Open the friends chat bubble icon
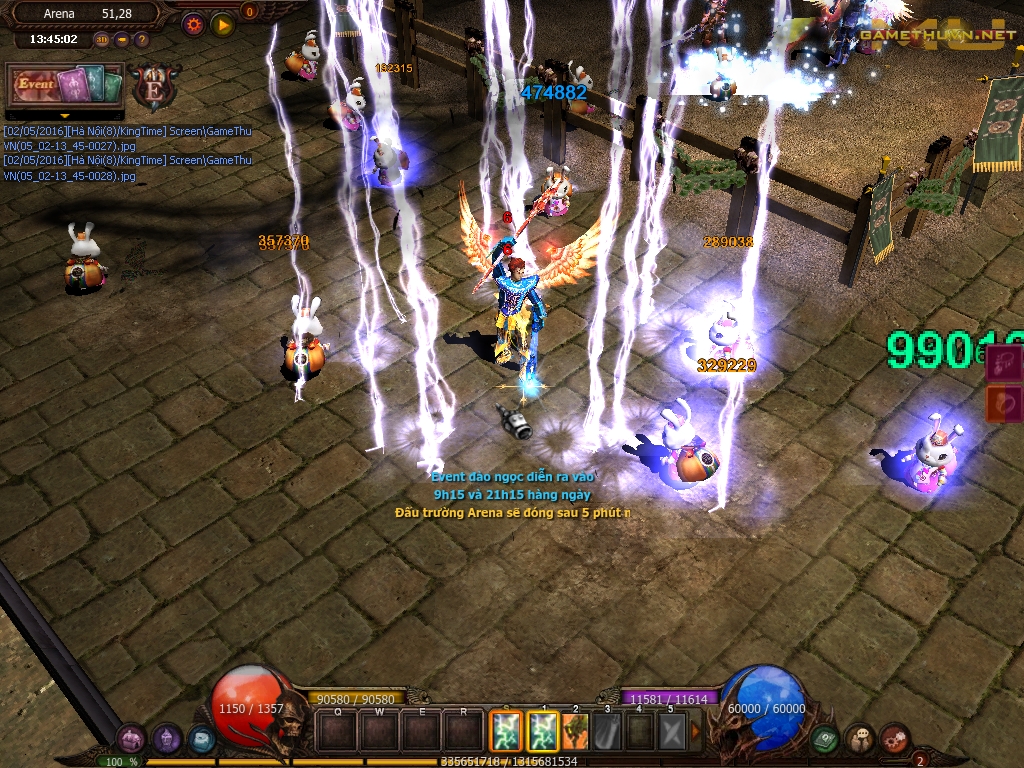This screenshot has width=1024, height=768. point(860,739)
